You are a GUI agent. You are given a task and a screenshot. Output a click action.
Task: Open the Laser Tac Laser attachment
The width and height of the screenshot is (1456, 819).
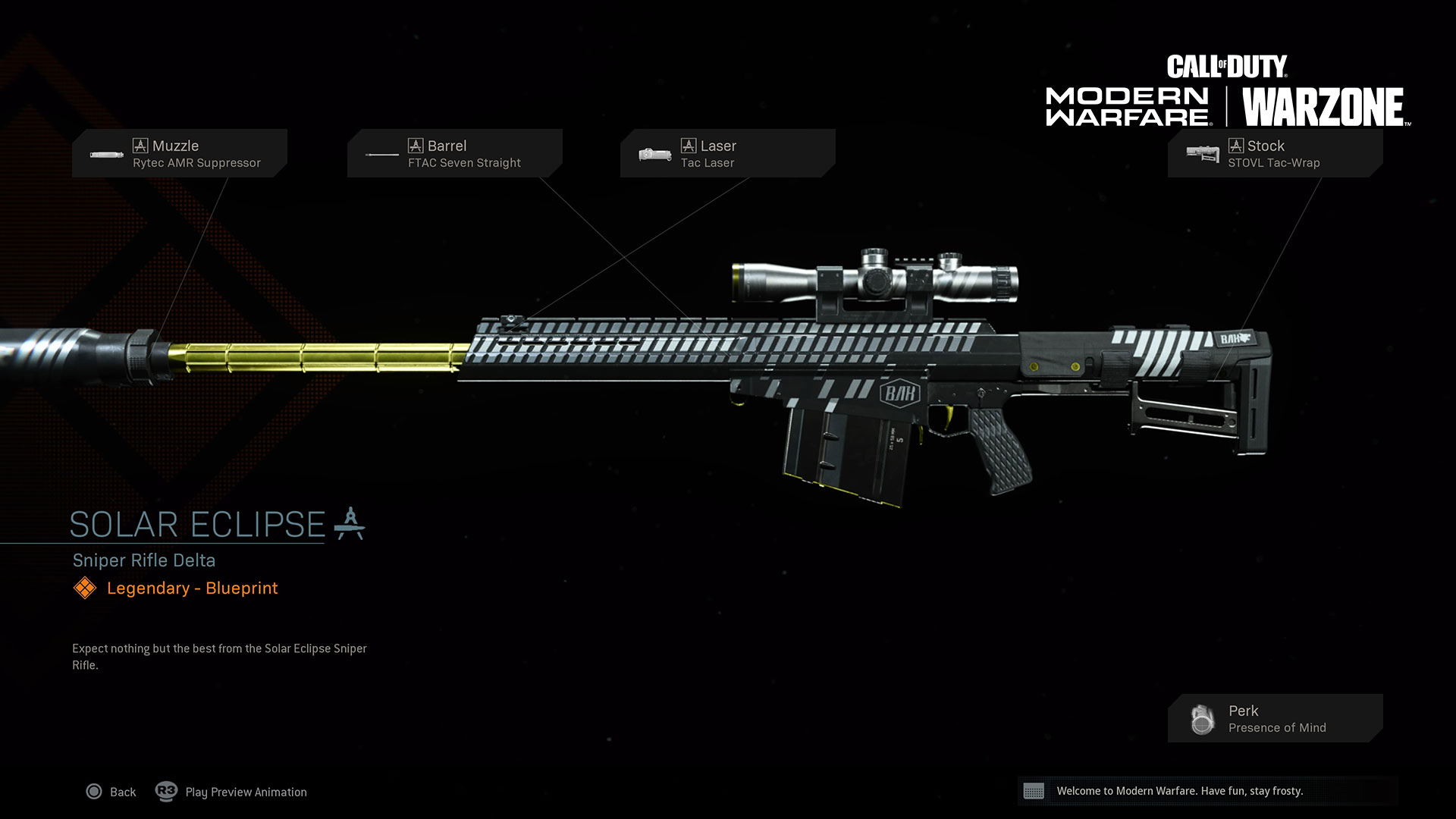click(x=728, y=153)
